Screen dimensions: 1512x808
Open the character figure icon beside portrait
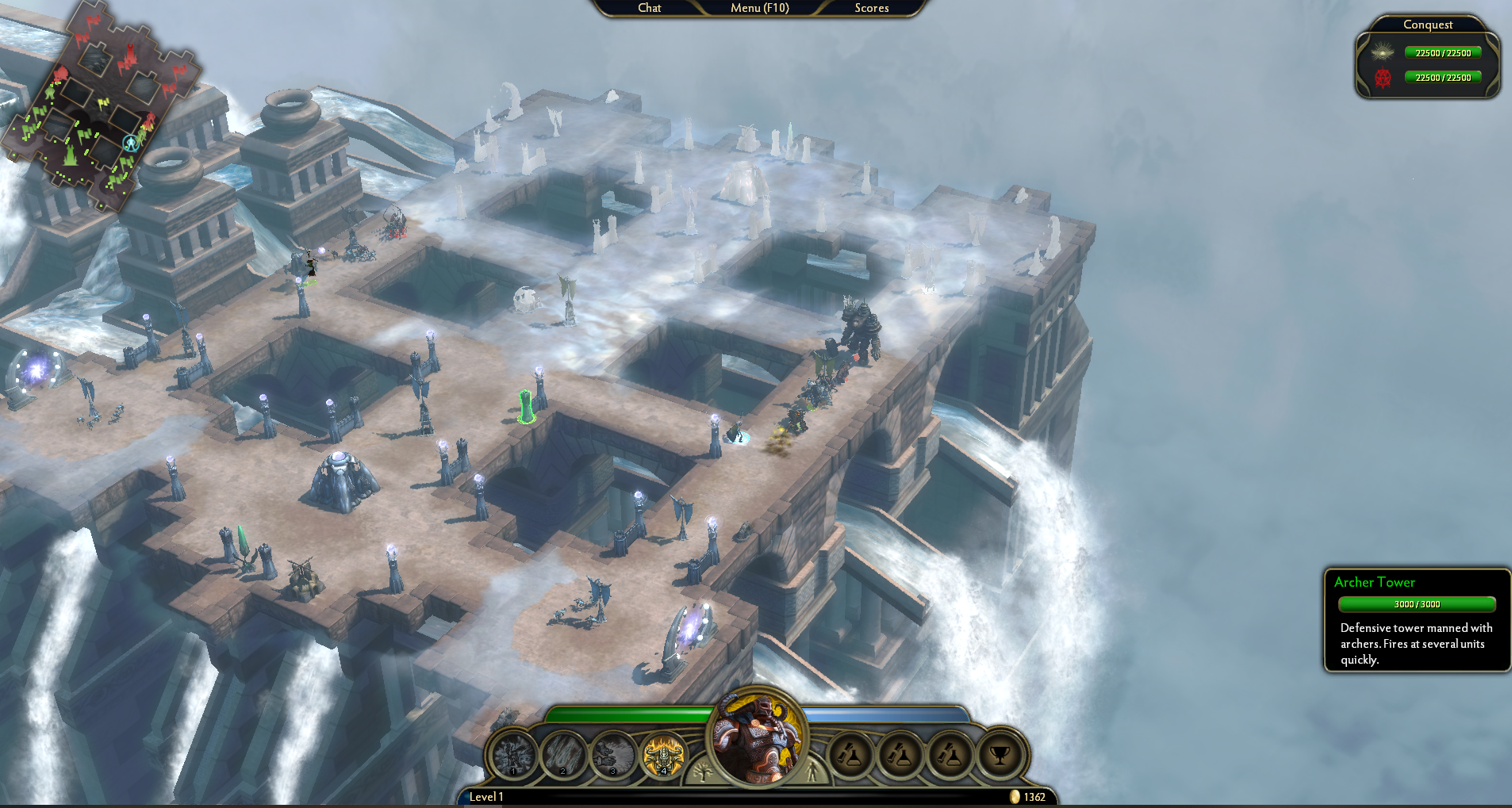(x=812, y=770)
